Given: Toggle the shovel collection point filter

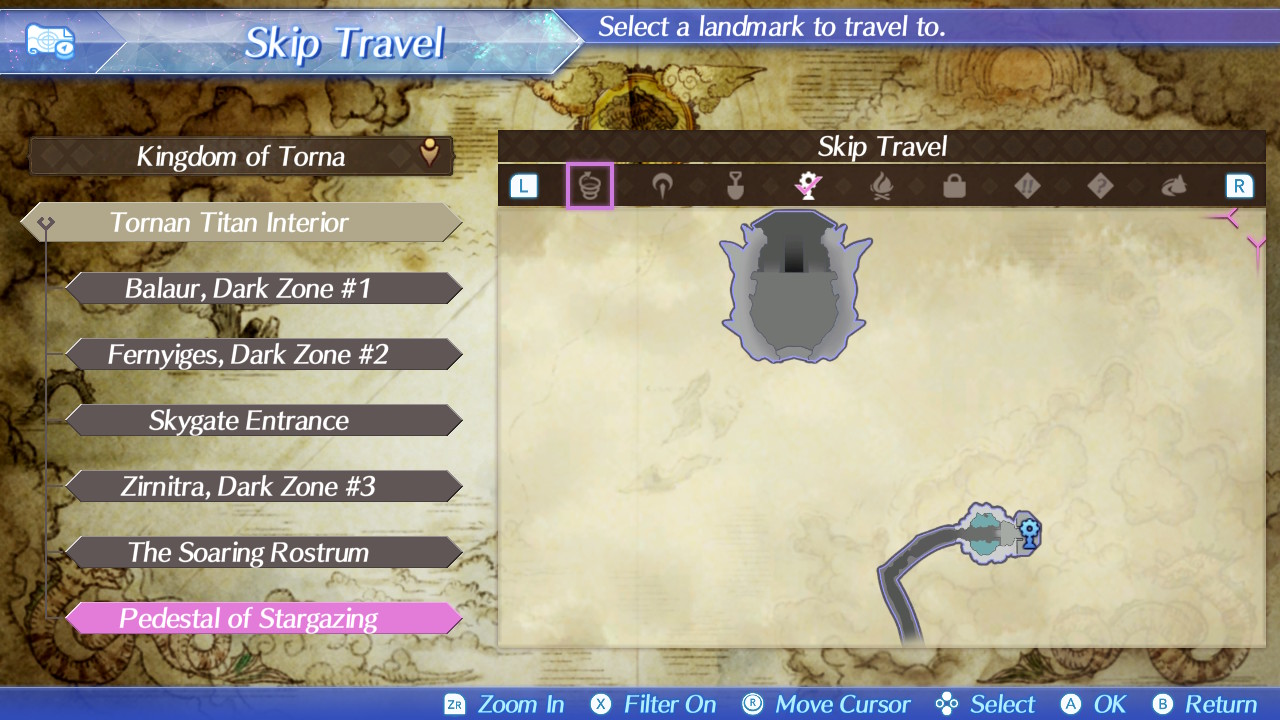Looking at the screenshot, I should point(735,186).
